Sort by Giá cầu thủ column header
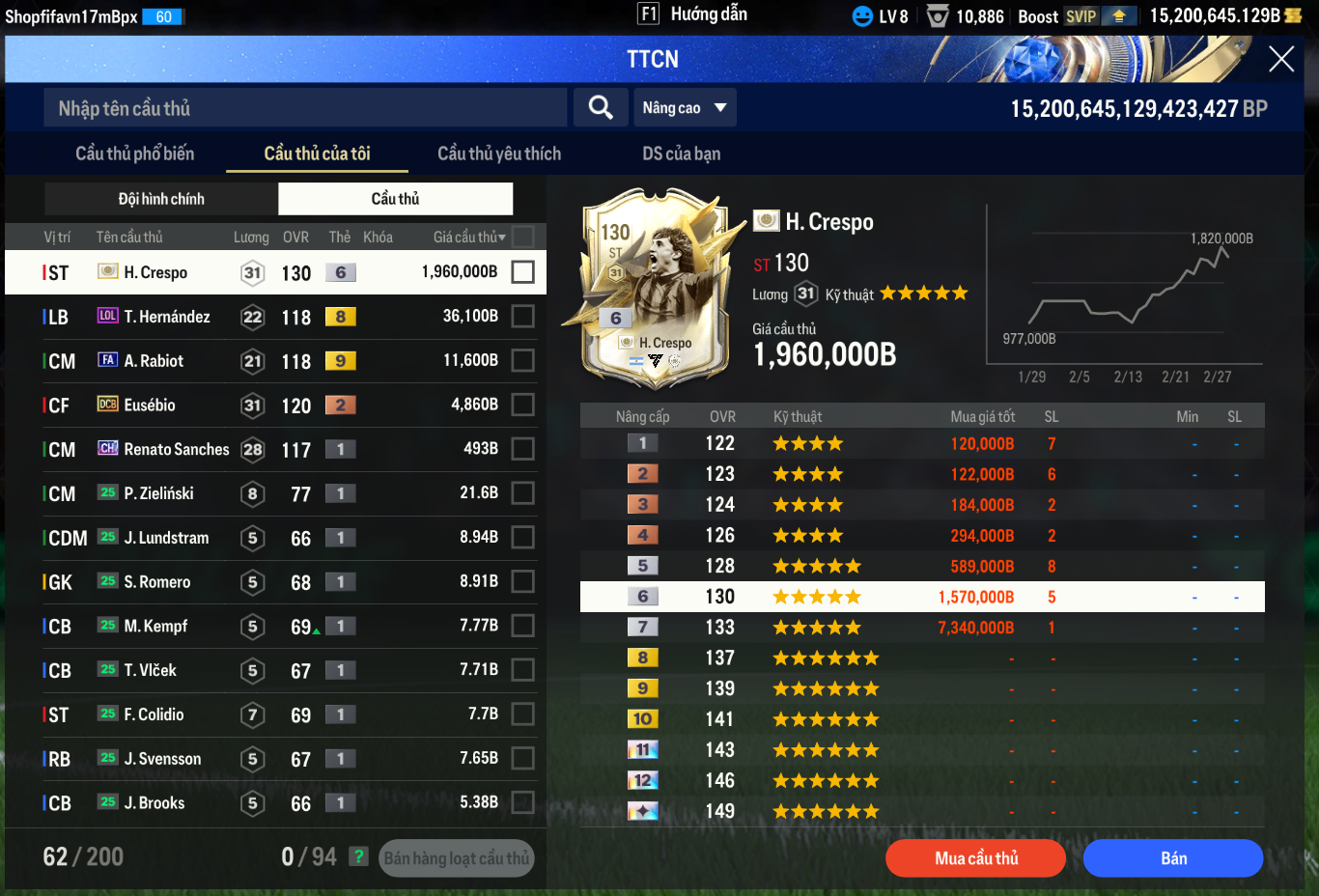 (x=468, y=238)
